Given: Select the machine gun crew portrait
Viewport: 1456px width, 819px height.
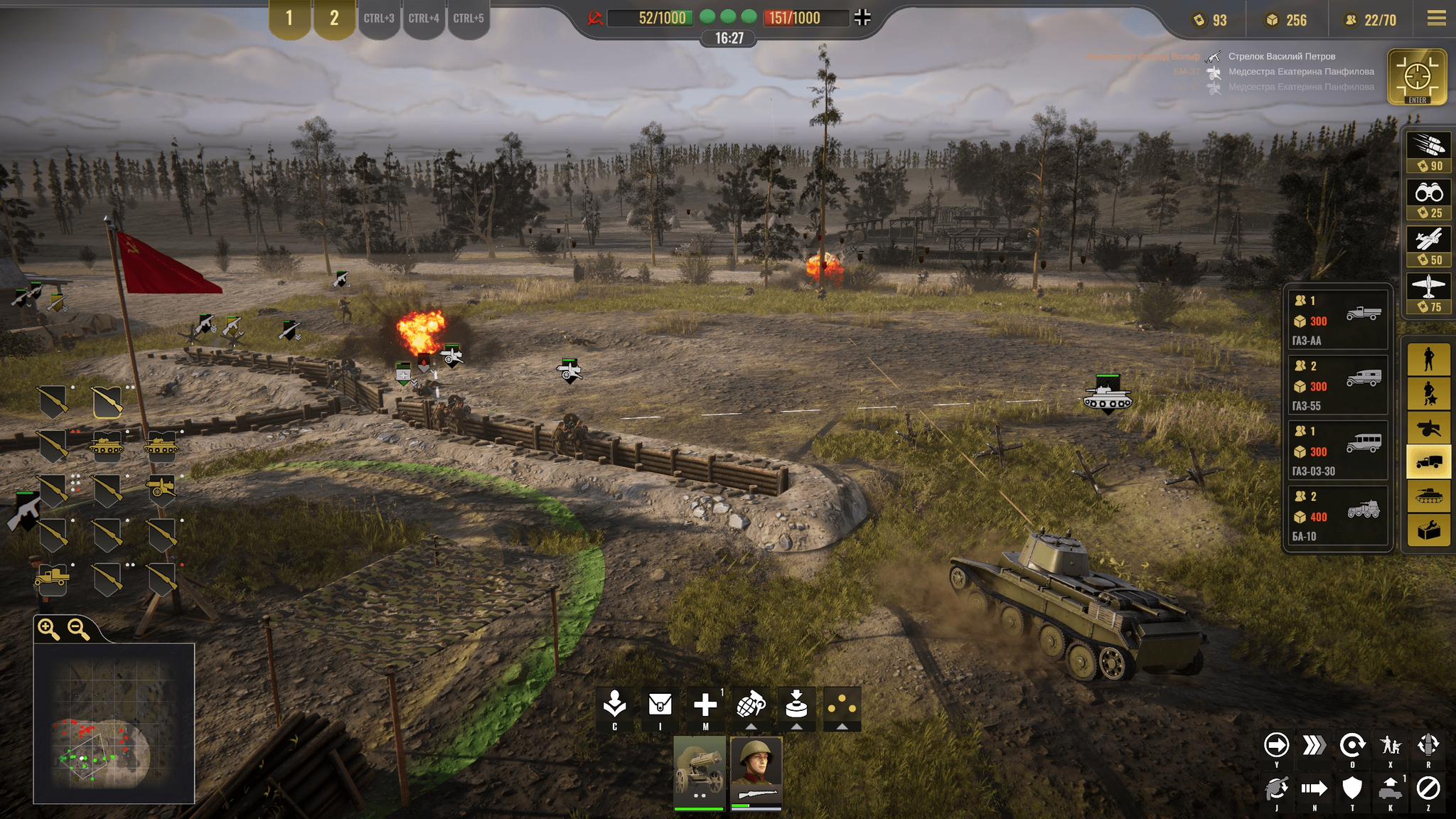Looking at the screenshot, I should [x=699, y=772].
